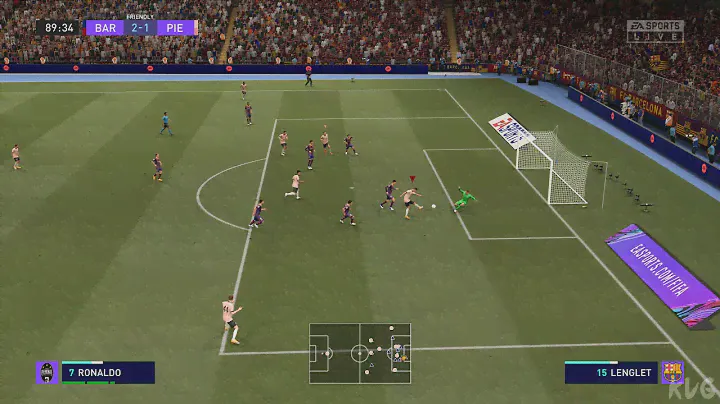Click the purple team crest beside Ronaldo
Screen dimensions: 720x404
[x=47, y=372]
